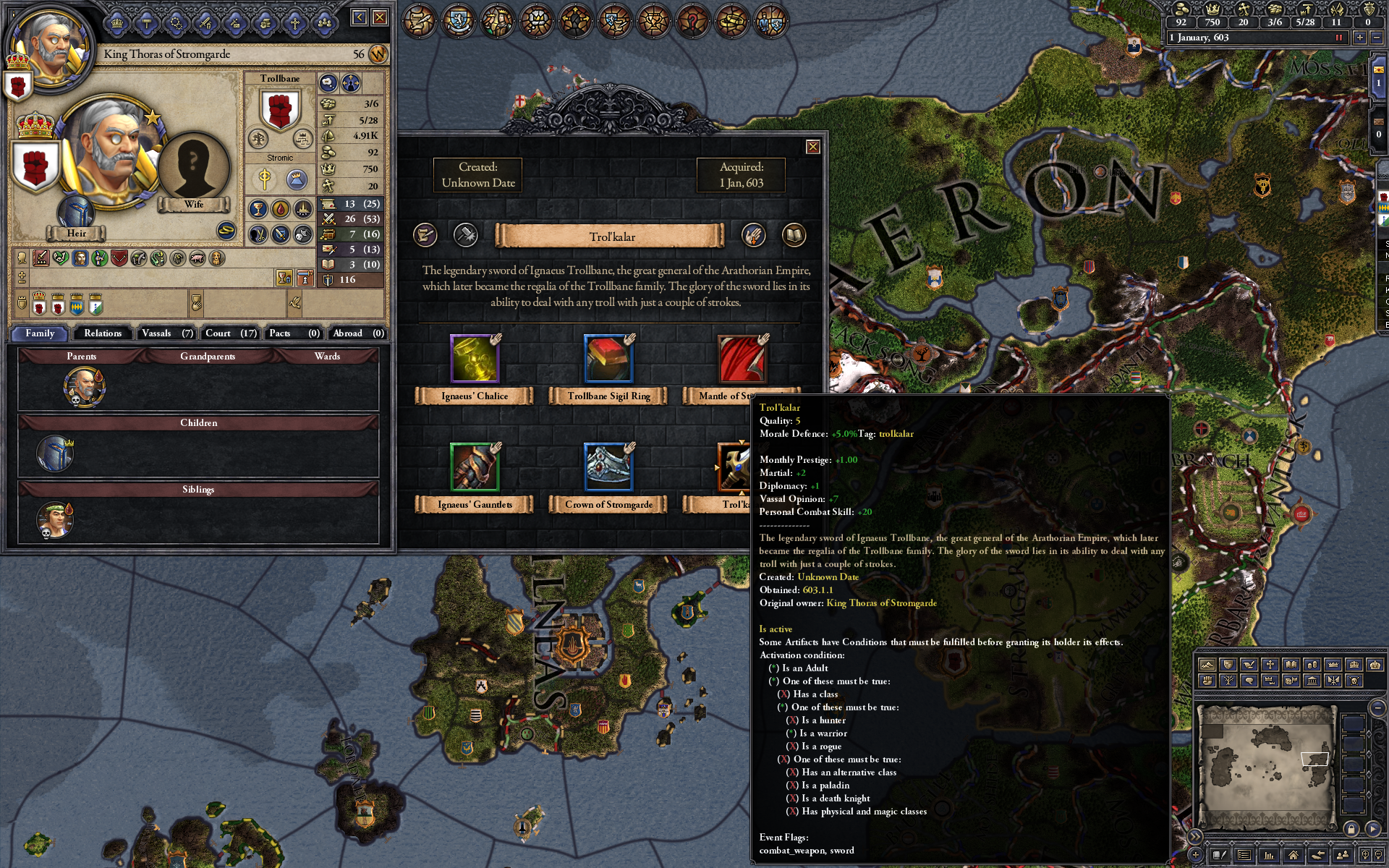Select the Pacts tab
The height and width of the screenshot is (868, 1389).
(x=294, y=333)
